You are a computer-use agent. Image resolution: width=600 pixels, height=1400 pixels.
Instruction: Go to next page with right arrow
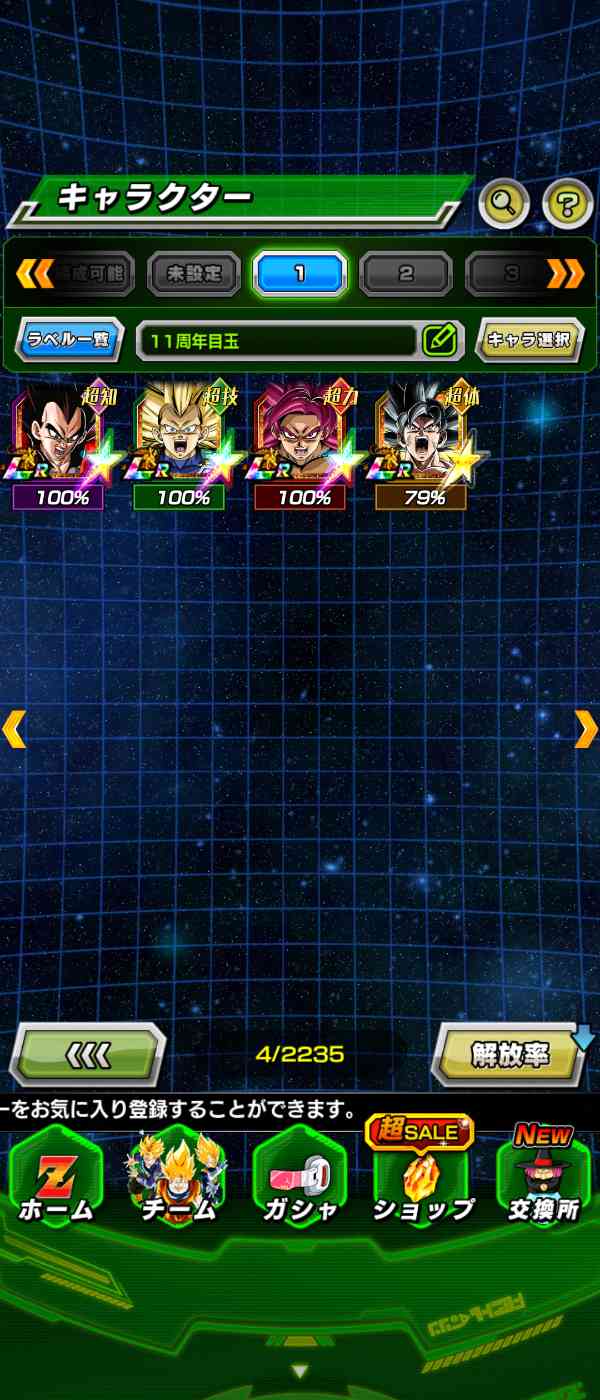(586, 729)
